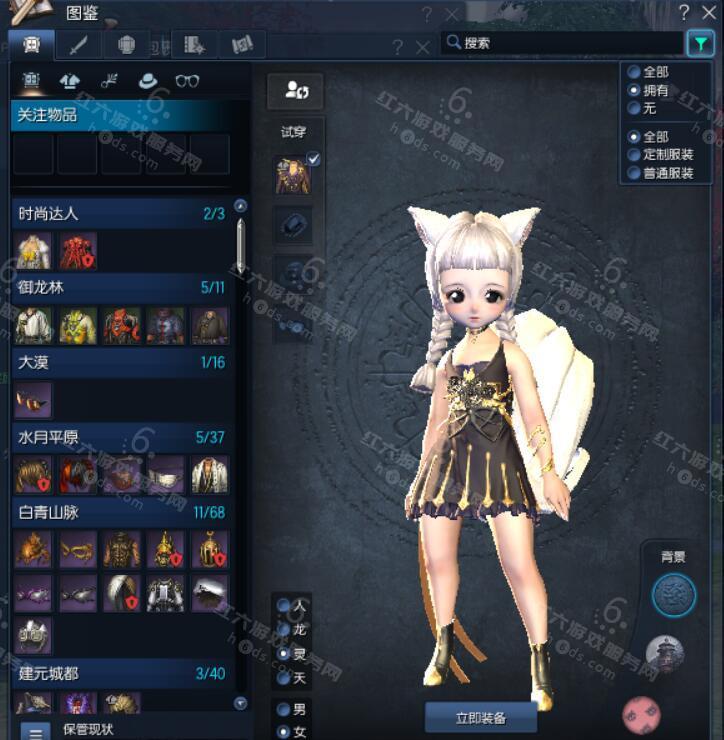The image size is (724, 740).
Task: Close the 图鉴 window with X
Action: pyautogui.click(x=711, y=12)
